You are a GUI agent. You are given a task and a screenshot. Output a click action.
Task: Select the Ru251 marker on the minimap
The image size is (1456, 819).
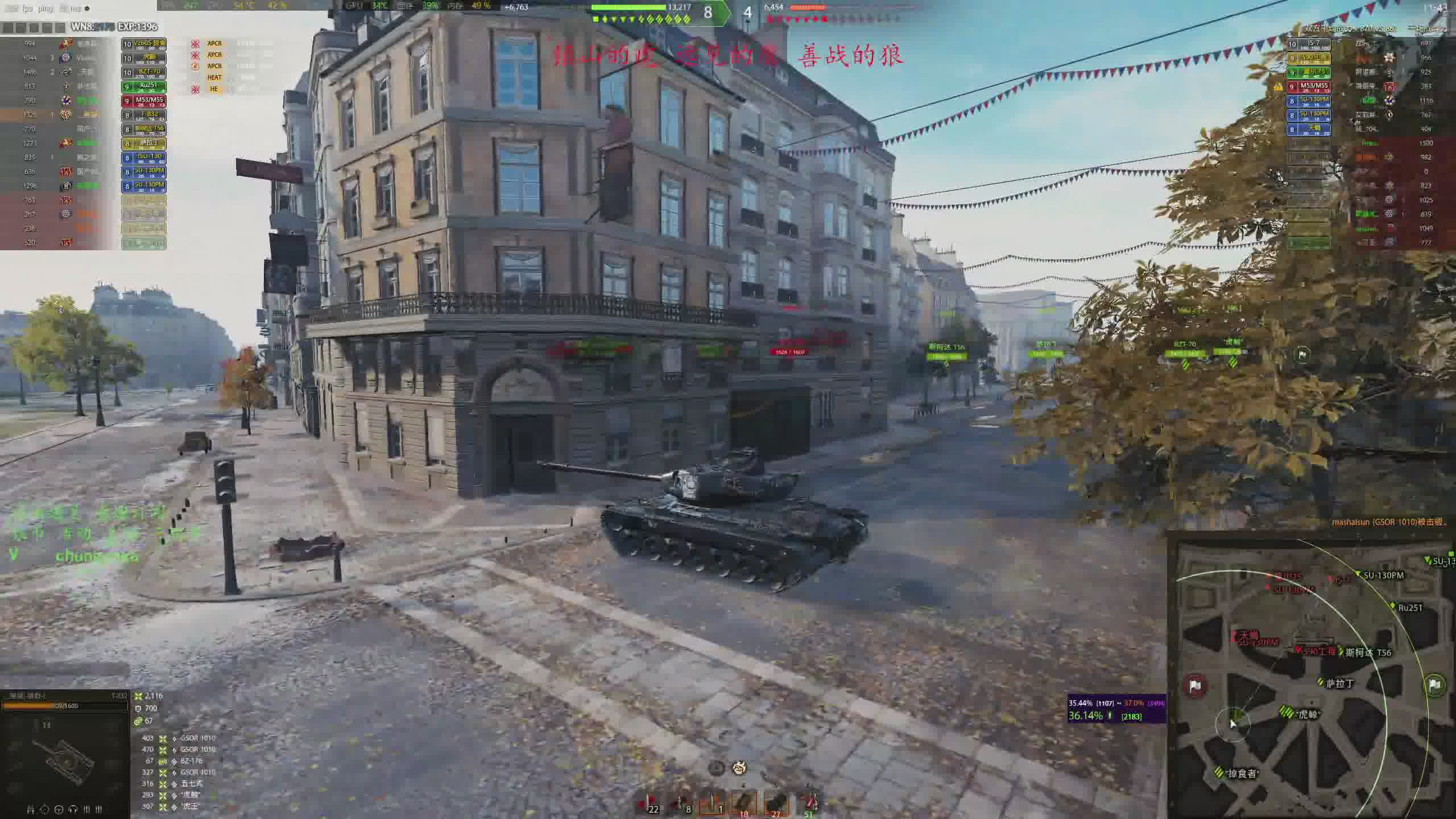[x=1410, y=607]
